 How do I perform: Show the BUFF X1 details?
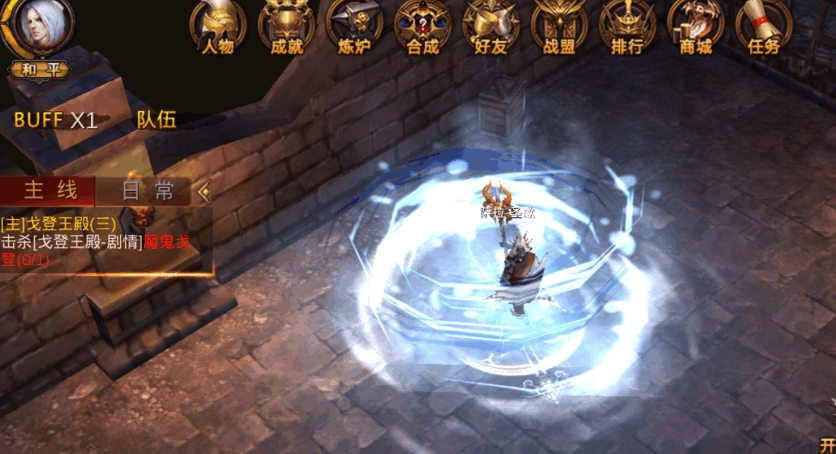[55, 120]
